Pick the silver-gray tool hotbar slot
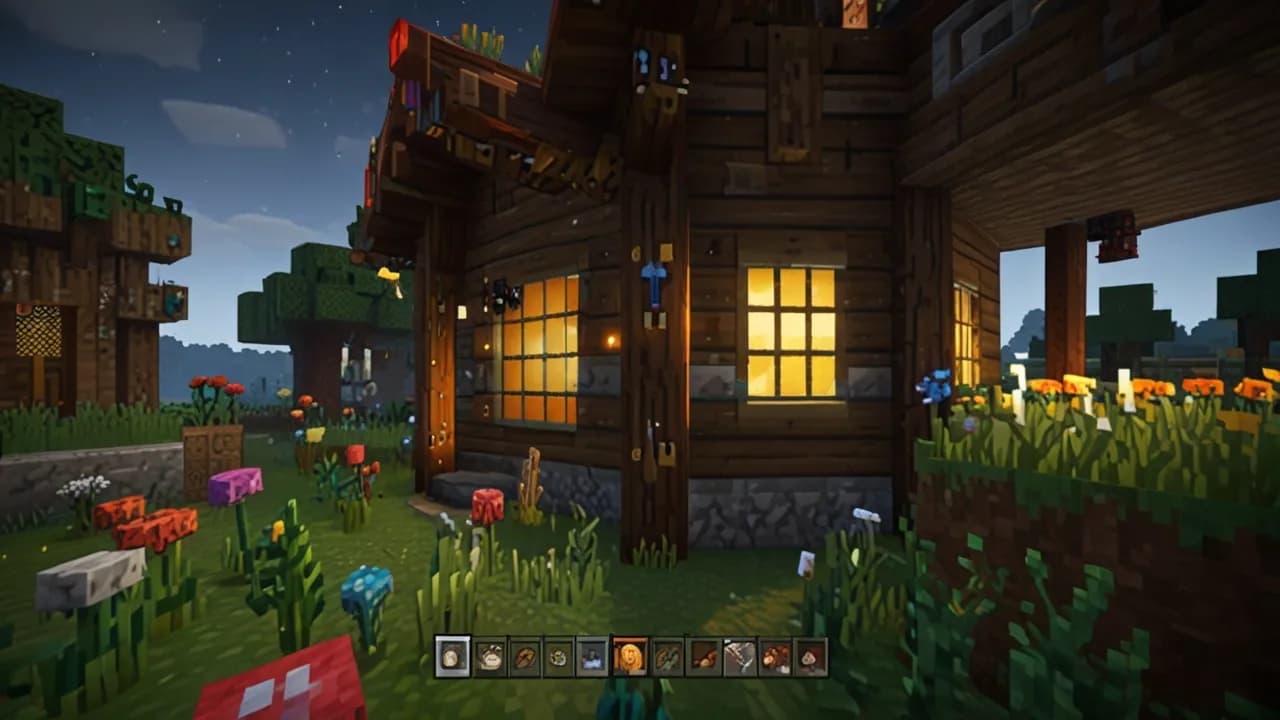The image size is (1280, 720). click(x=740, y=657)
